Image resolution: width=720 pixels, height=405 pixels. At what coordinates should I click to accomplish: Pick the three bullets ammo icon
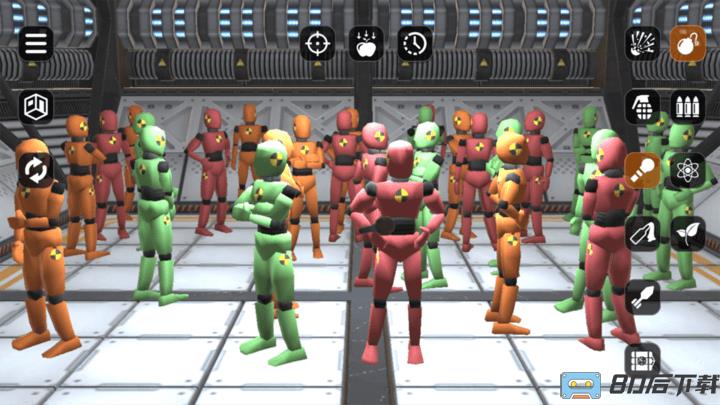coord(688,106)
